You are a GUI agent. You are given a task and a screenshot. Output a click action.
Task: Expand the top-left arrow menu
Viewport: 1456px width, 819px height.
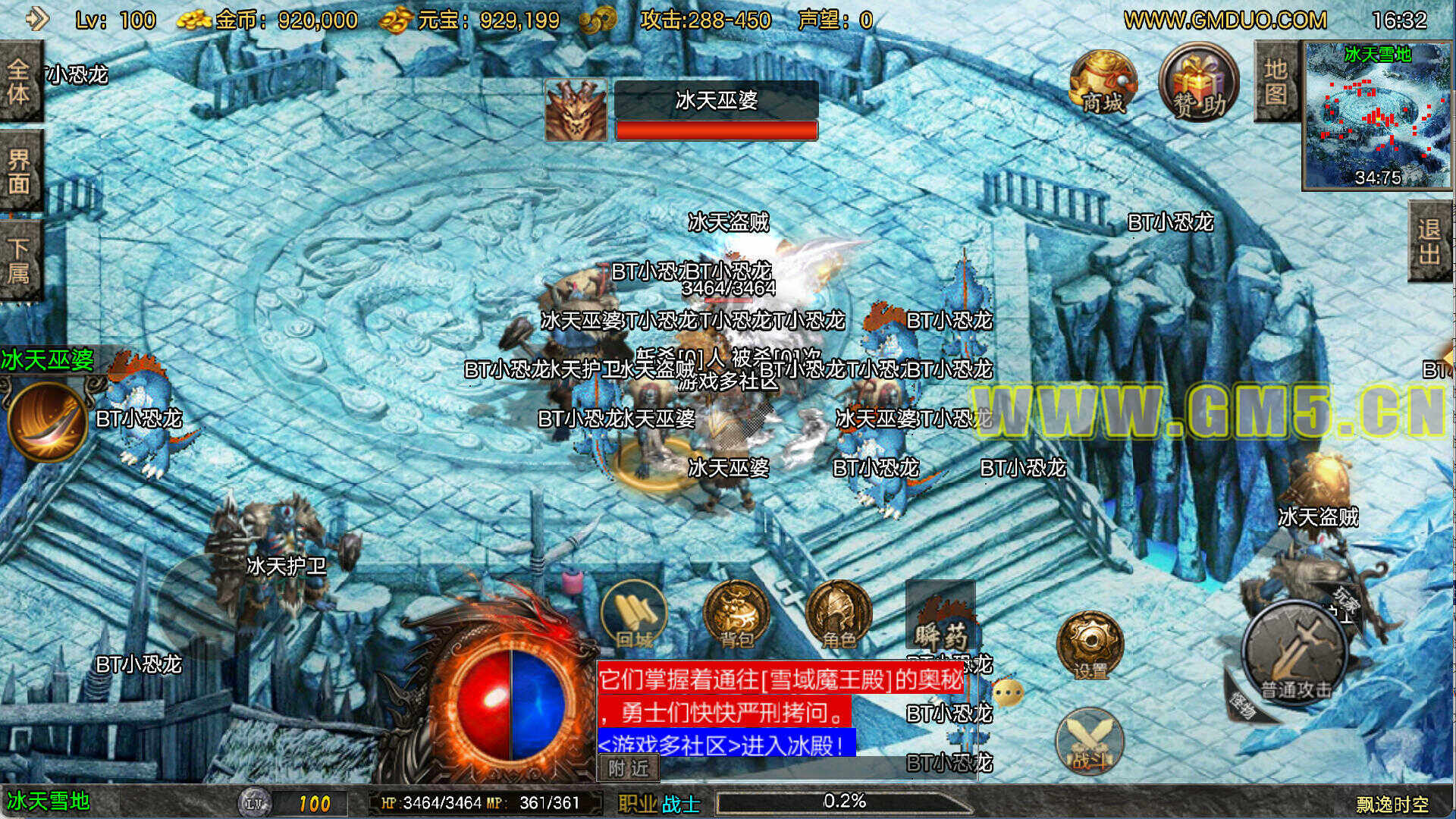pos(36,19)
